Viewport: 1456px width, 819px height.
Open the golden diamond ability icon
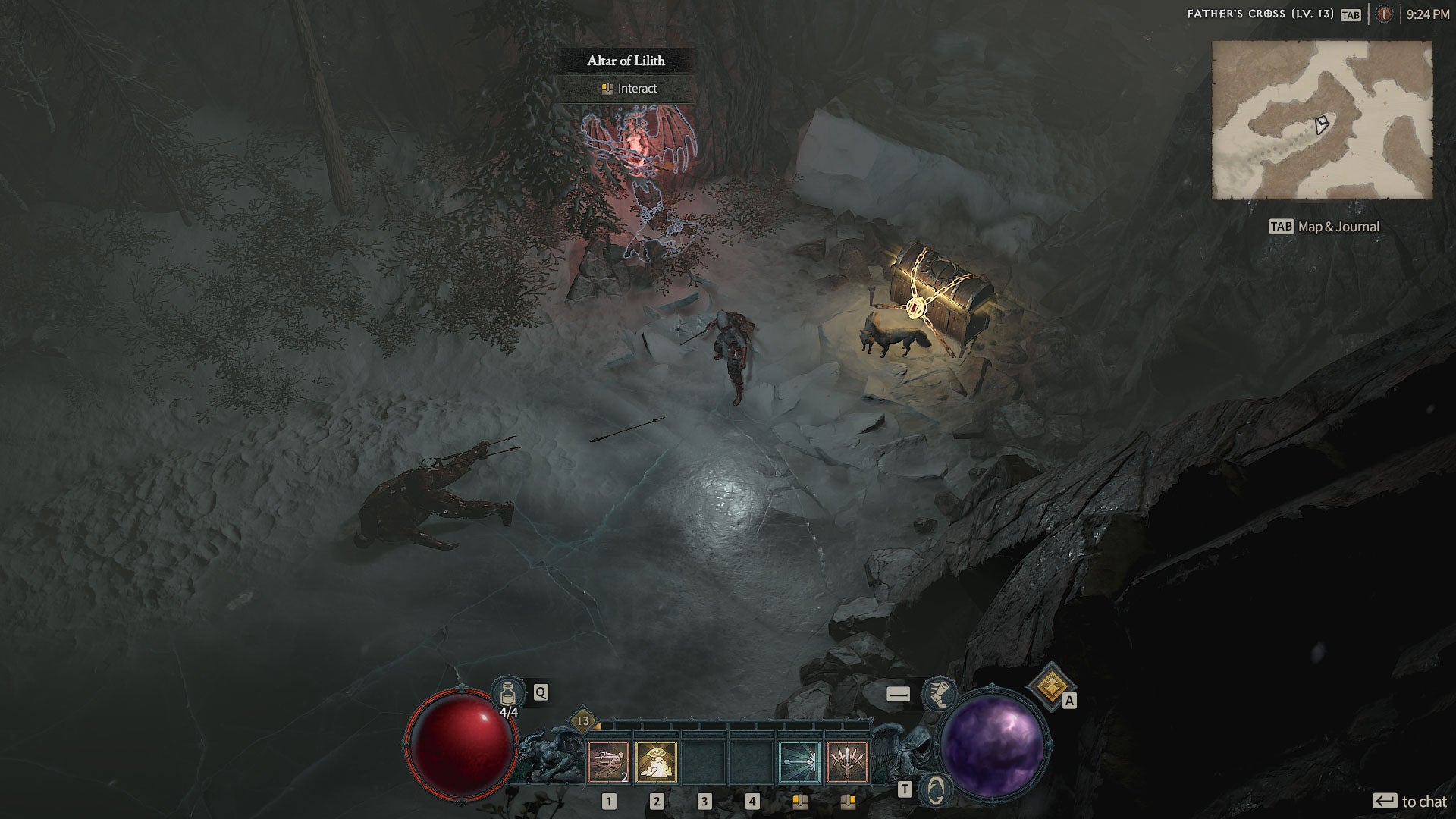coord(1050,686)
